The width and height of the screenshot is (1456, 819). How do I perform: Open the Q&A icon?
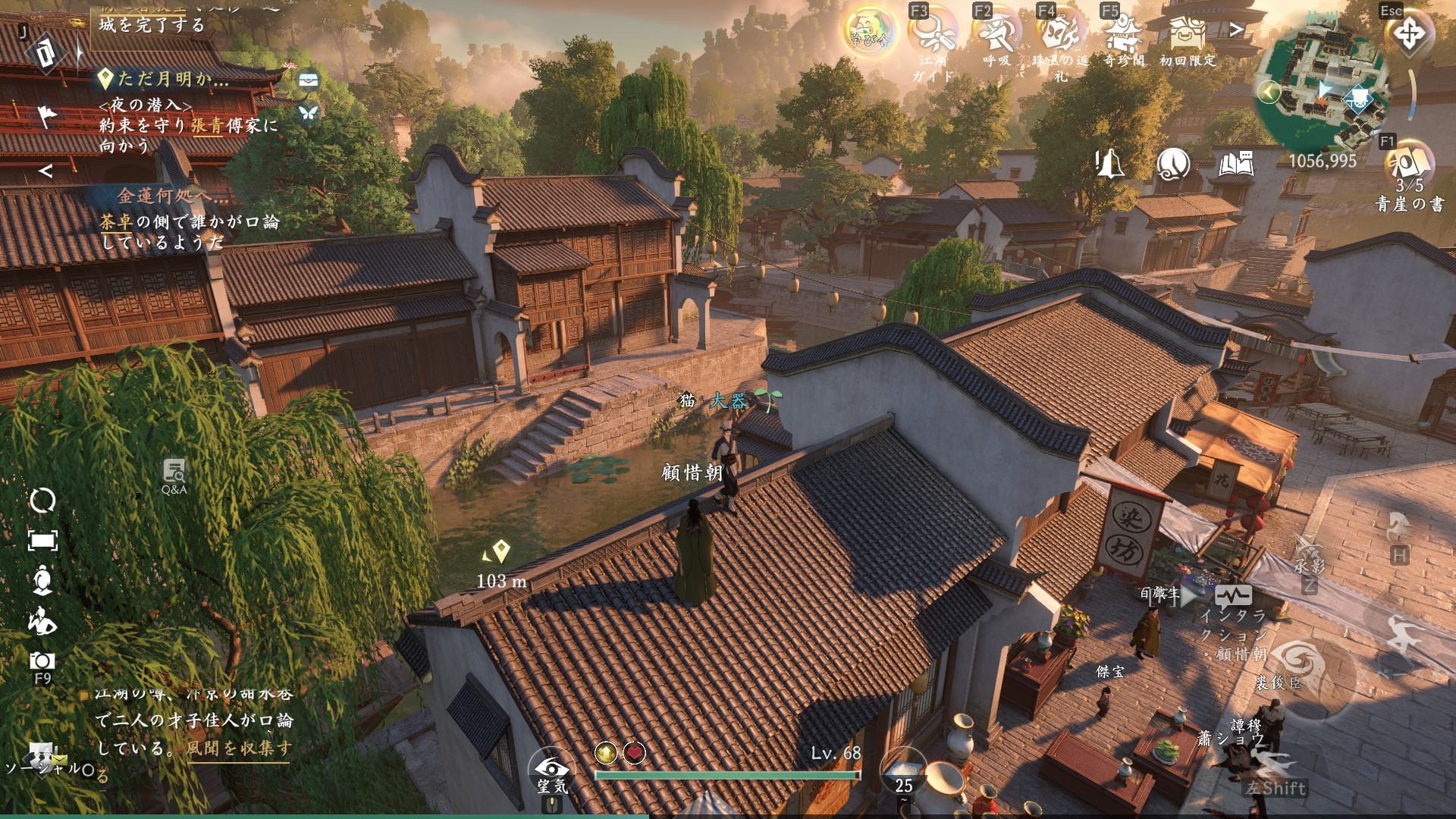pos(174,475)
